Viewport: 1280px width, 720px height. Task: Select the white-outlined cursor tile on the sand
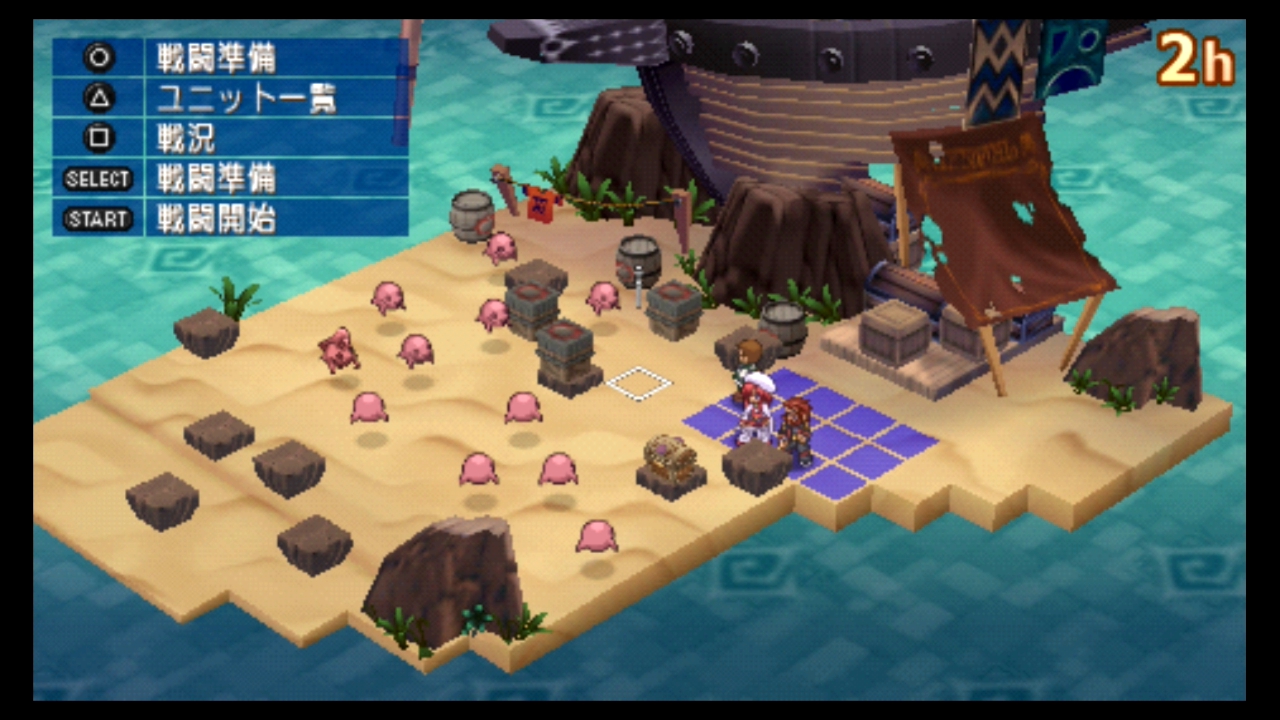pos(639,383)
